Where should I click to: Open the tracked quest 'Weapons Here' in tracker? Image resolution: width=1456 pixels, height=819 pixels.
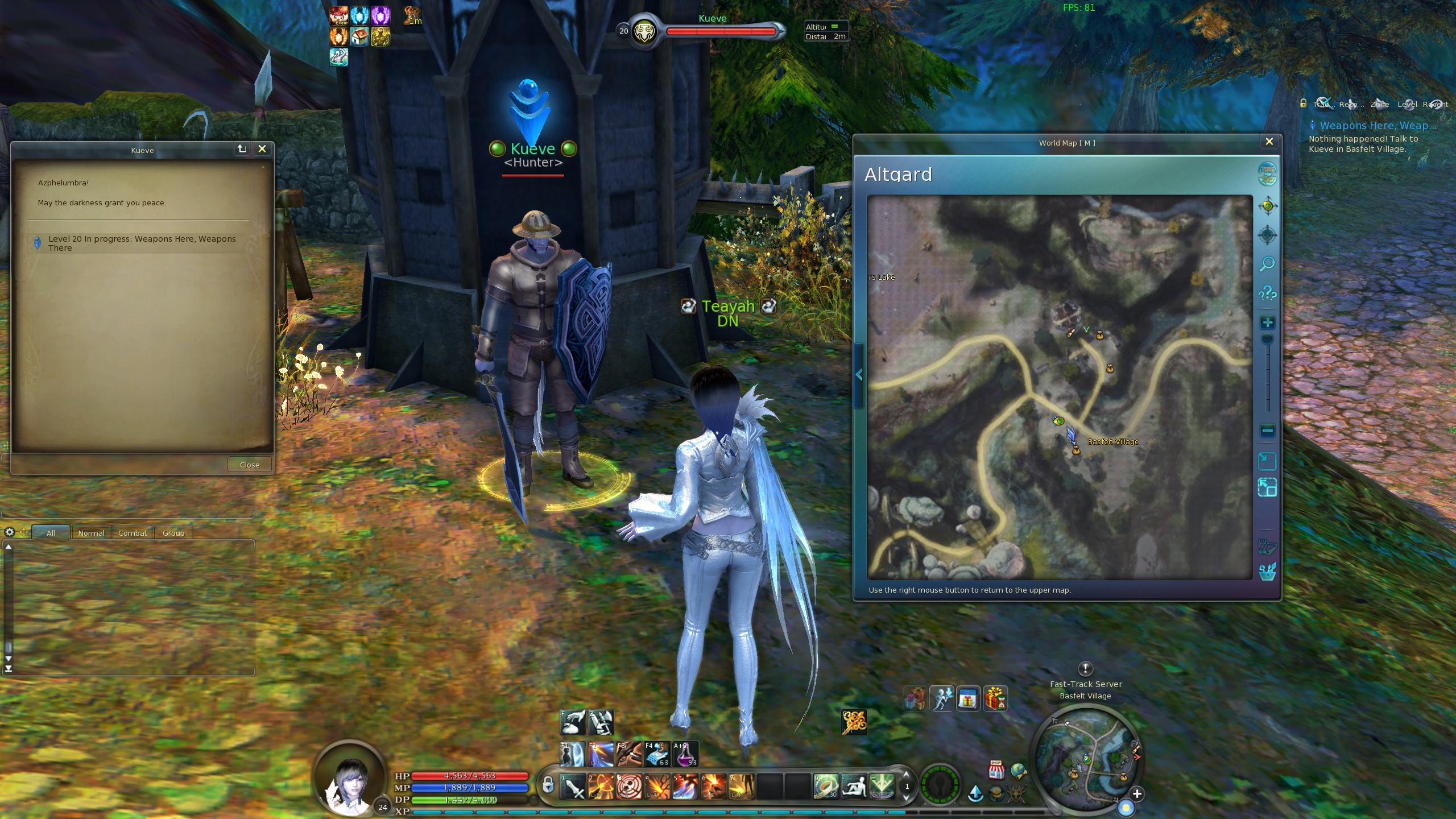(1378, 126)
